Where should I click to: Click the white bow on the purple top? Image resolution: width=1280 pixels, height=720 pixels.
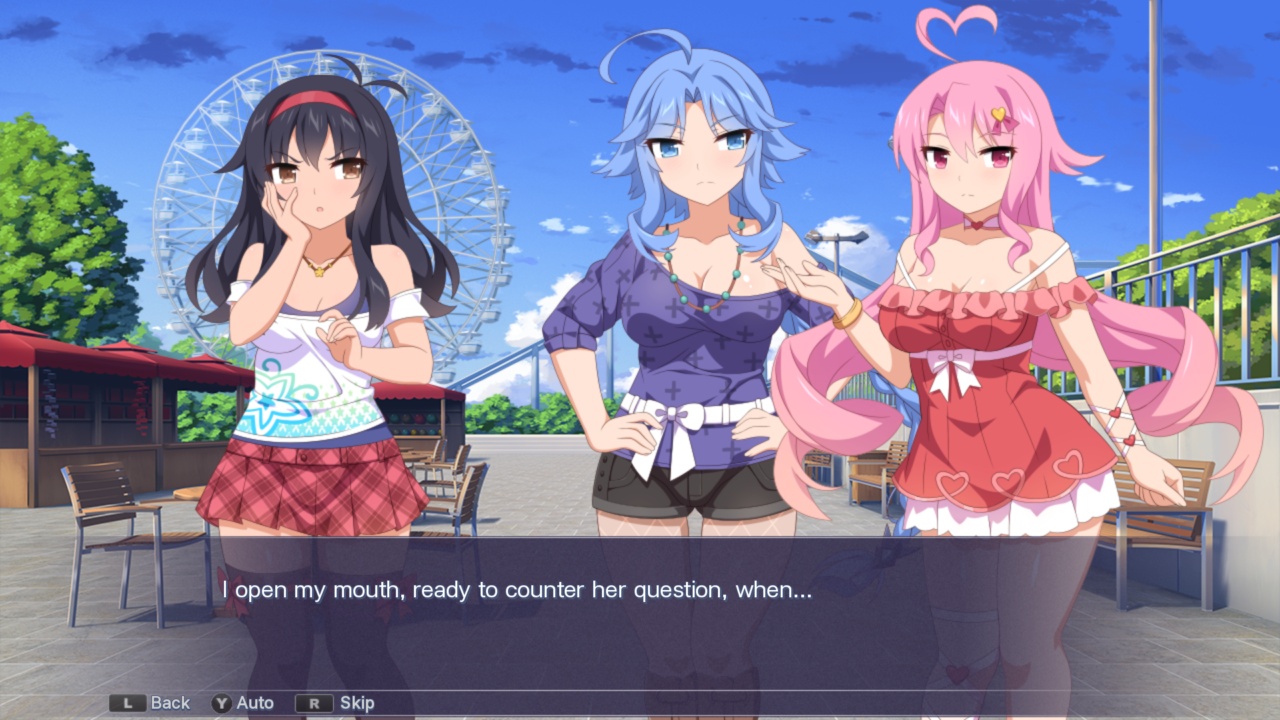(x=678, y=415)
